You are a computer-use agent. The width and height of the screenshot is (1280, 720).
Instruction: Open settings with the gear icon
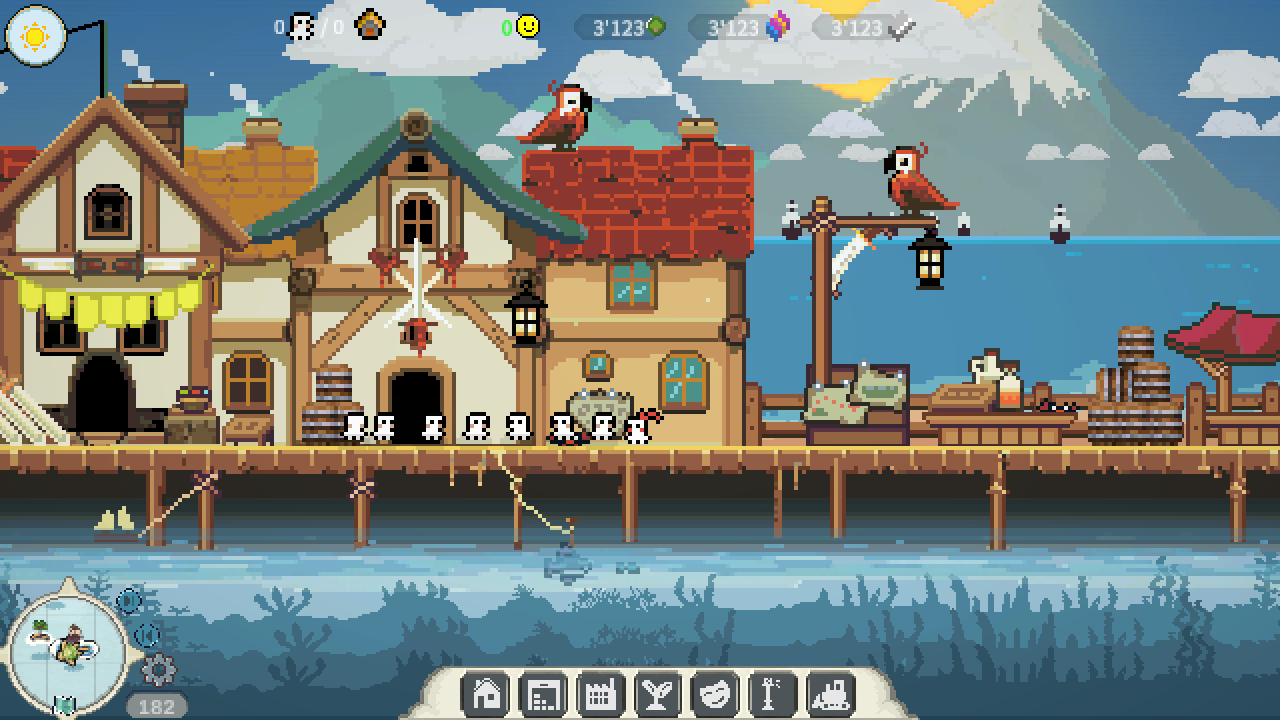pyautogui.click(x=157, y=669)
